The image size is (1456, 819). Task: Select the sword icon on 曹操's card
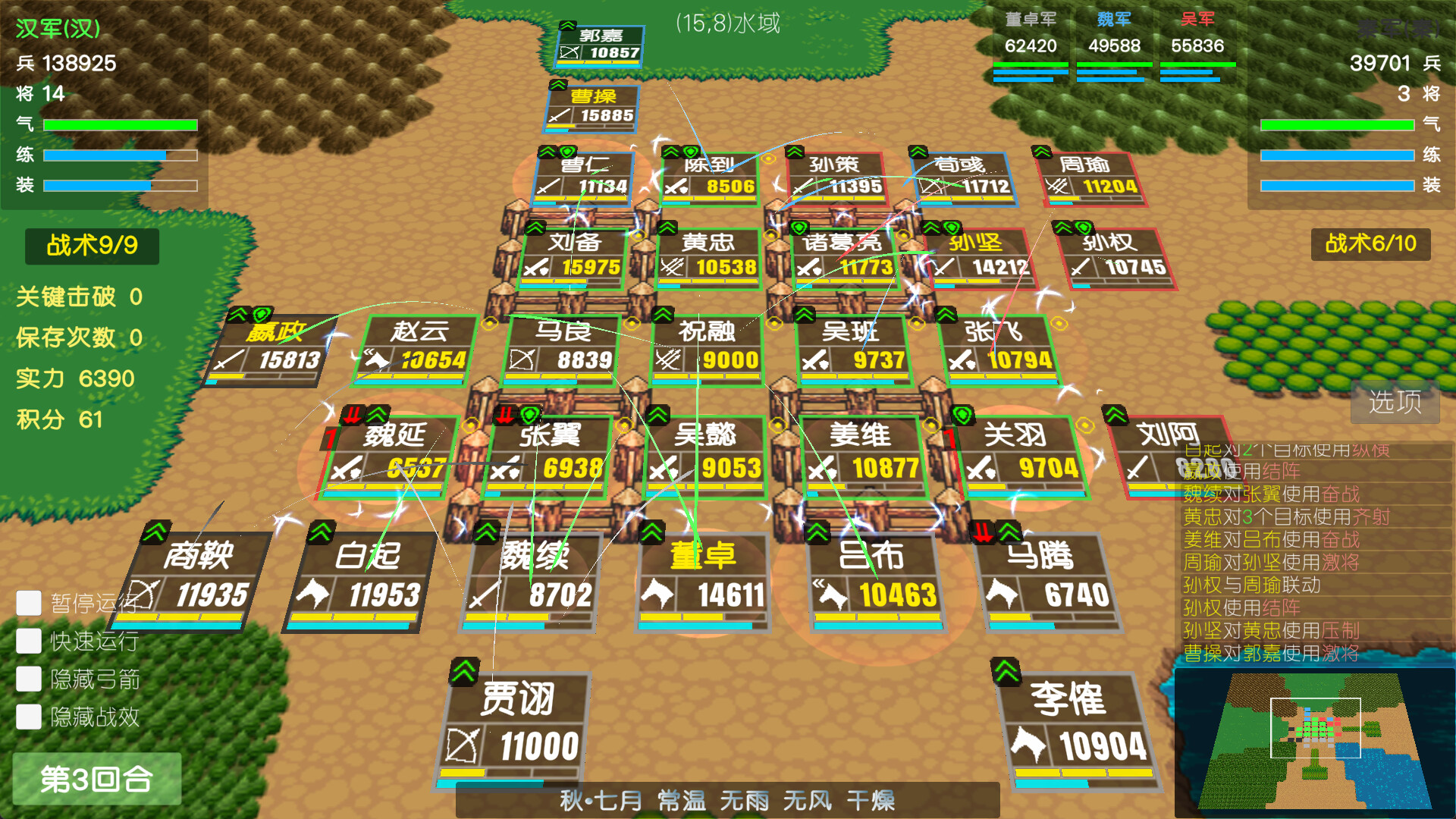559,115
